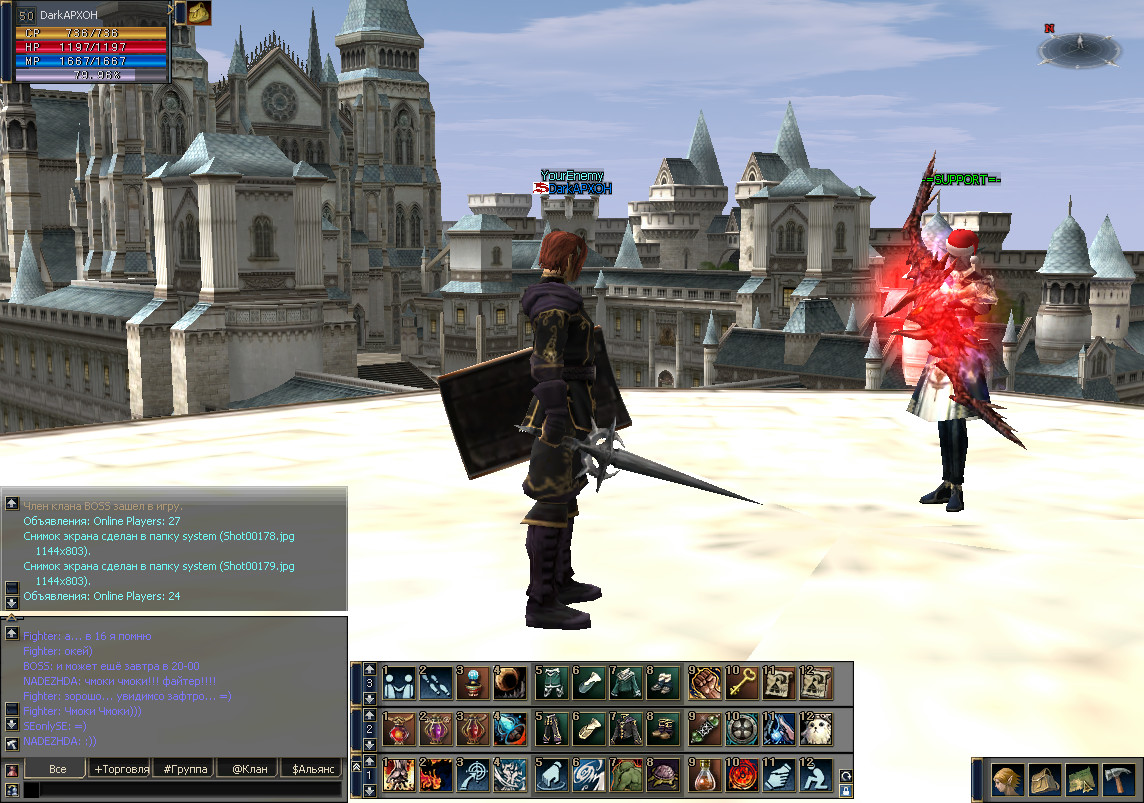Image resolution: width=1144 pixels, height=803 pixels.
Task: Click the chat message input field
Action: click(185, 790)
